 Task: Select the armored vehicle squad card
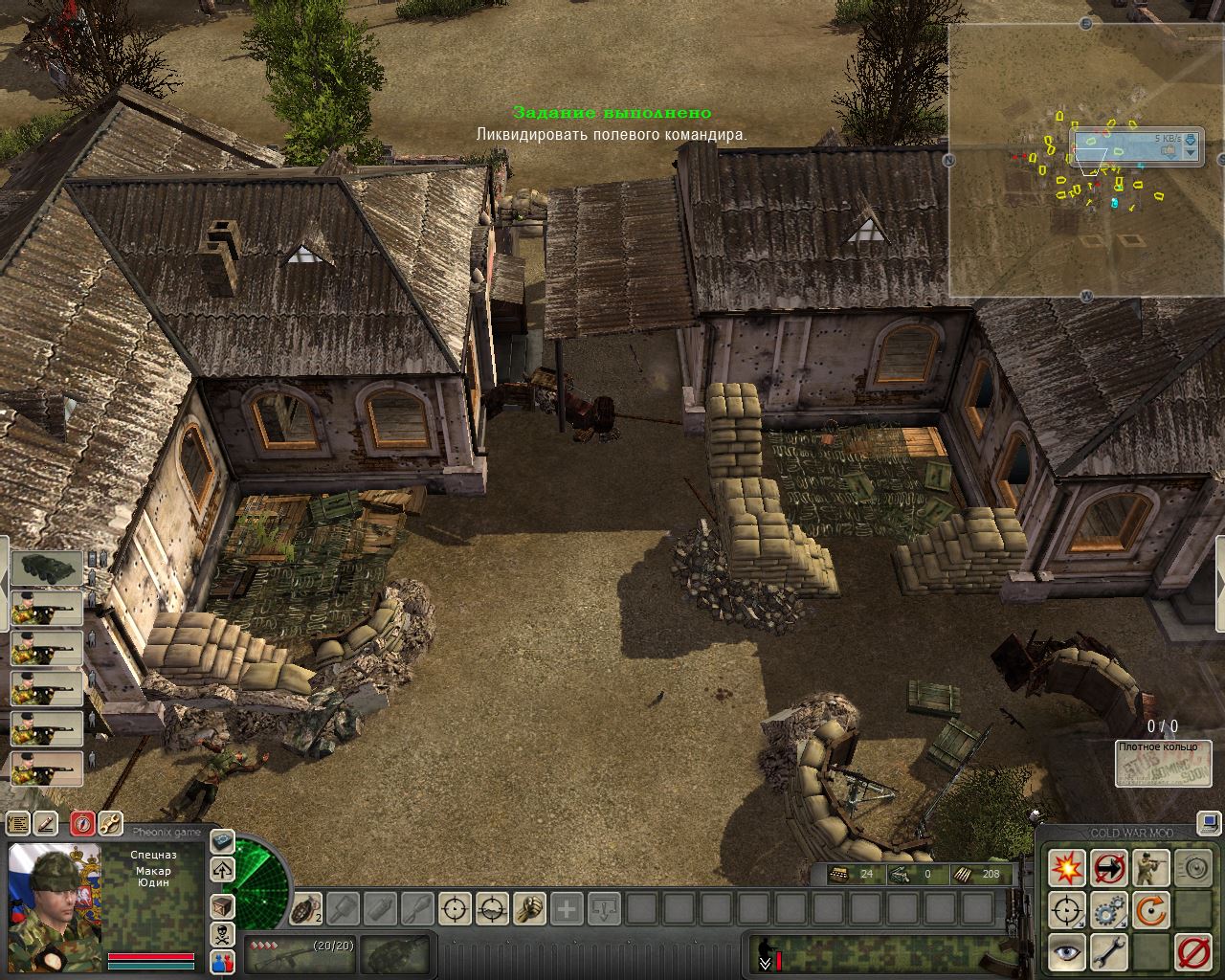tap(46, 568)
